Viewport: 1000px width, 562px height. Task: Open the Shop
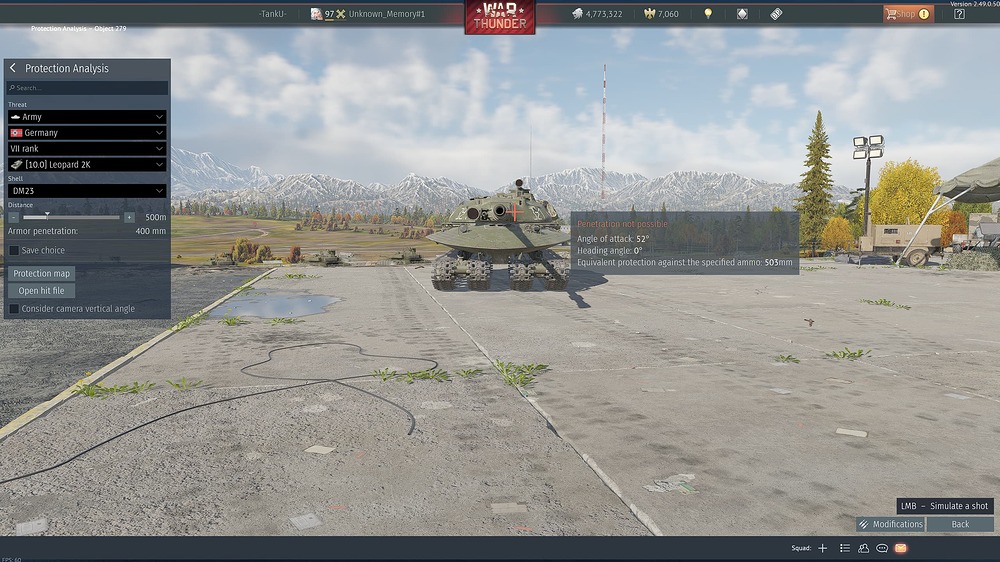907,14
